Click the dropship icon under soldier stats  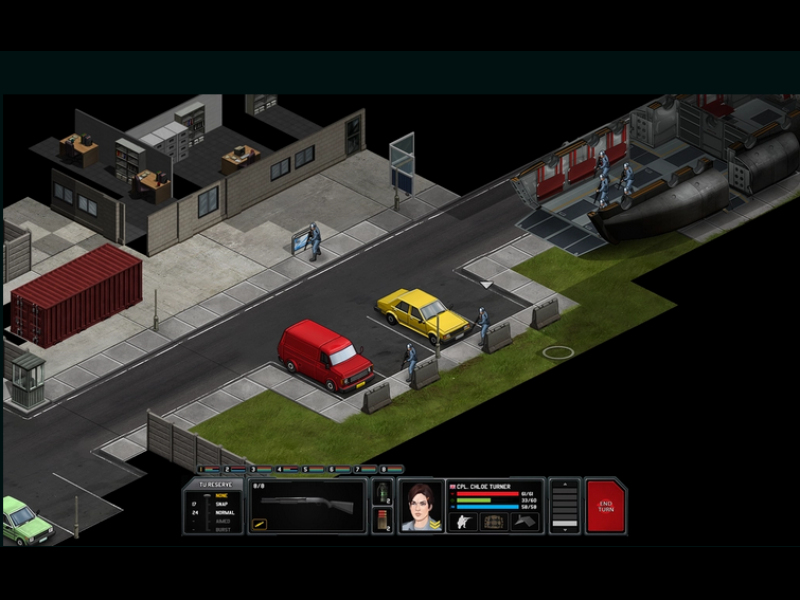tap(525, 521)
